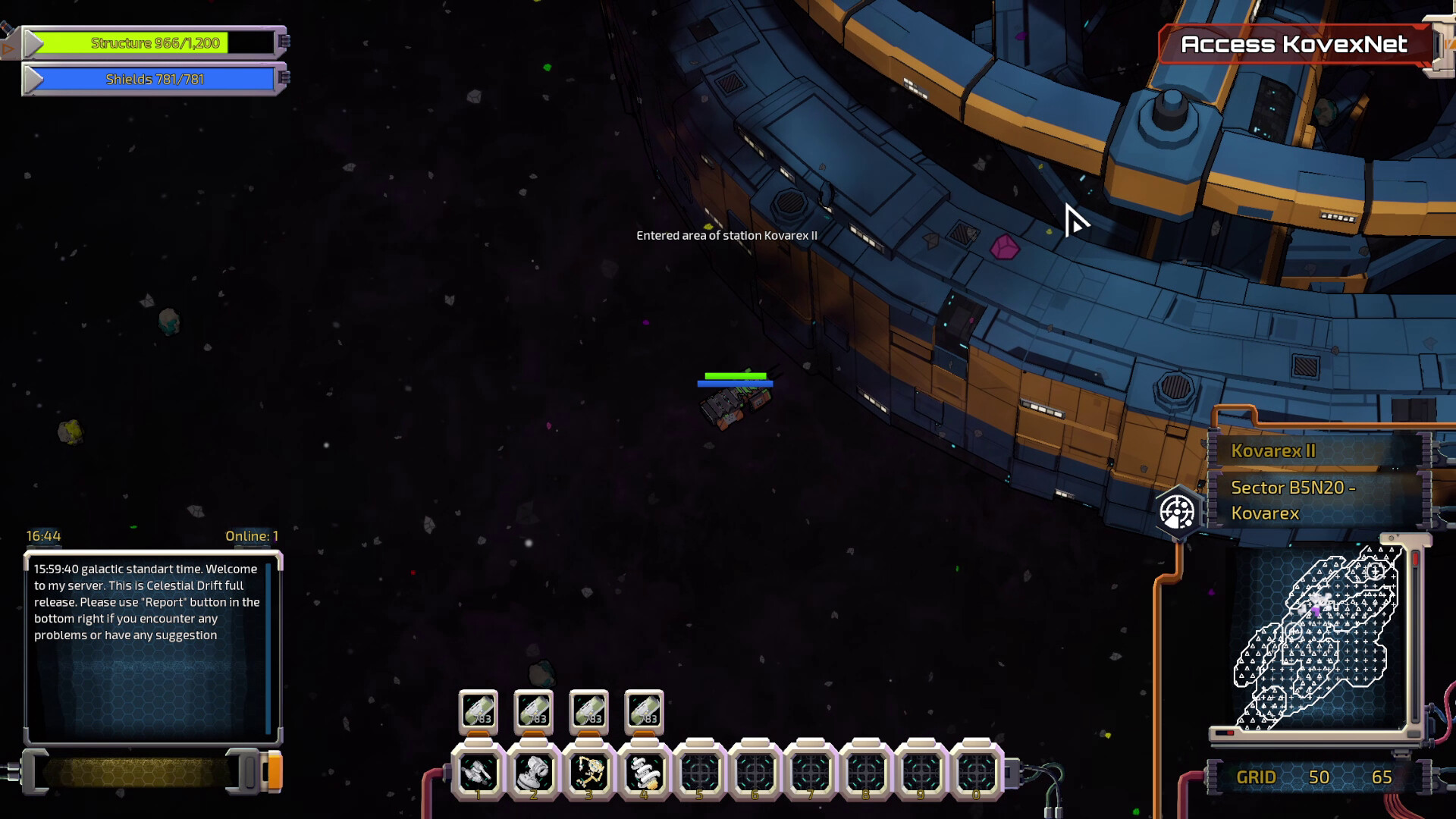Image resolution: width=1456 pixels, height=819 pixels.
Task: Use the yellow robot ability in slot 3
Action: (x=589, y=773)
